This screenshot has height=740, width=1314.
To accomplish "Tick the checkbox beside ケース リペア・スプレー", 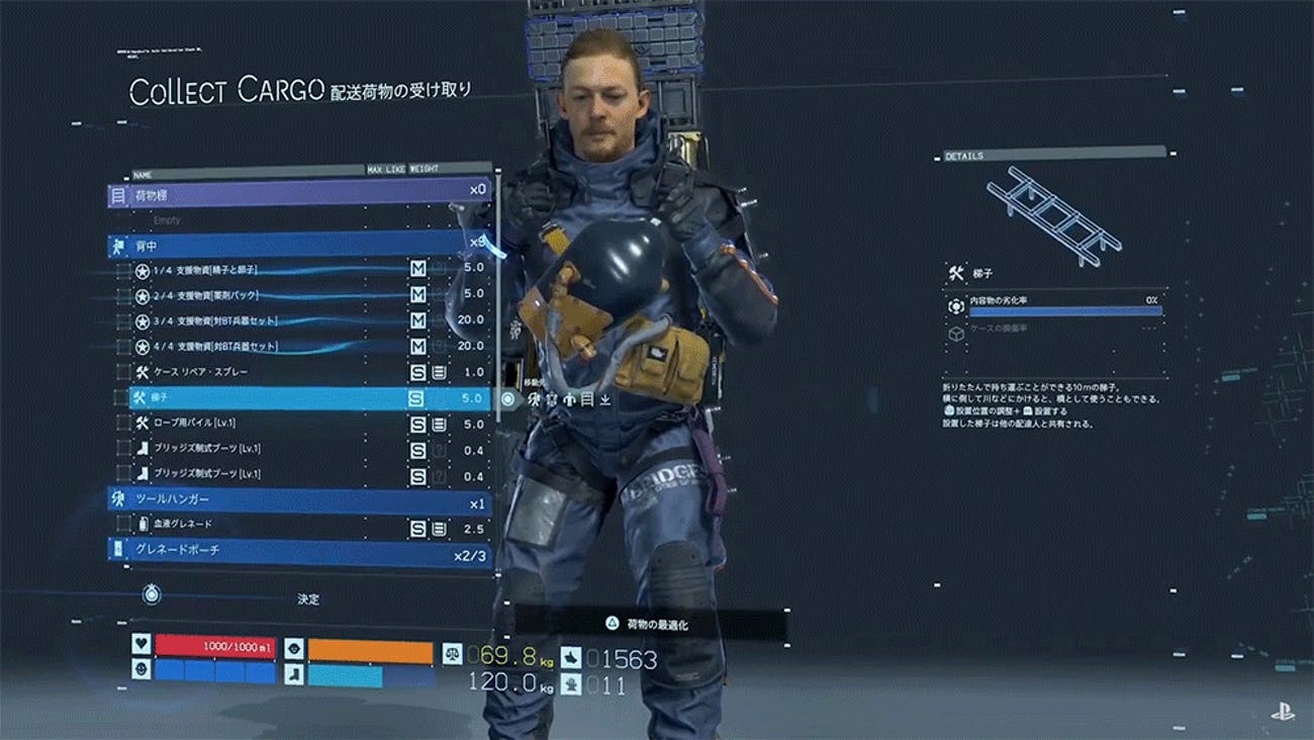I will 124,372.
